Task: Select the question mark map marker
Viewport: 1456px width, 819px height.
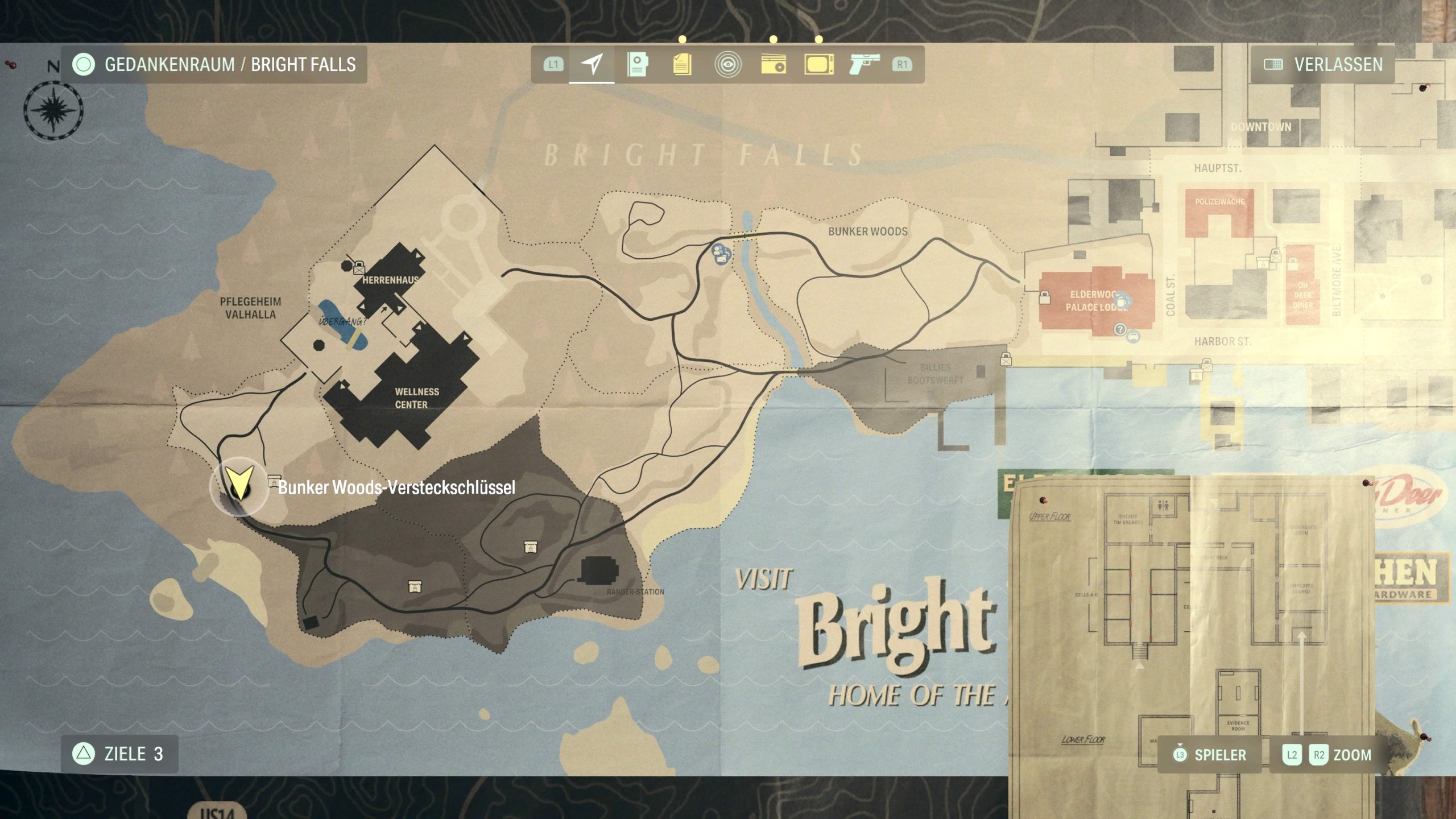Action: pos(1120,329)
